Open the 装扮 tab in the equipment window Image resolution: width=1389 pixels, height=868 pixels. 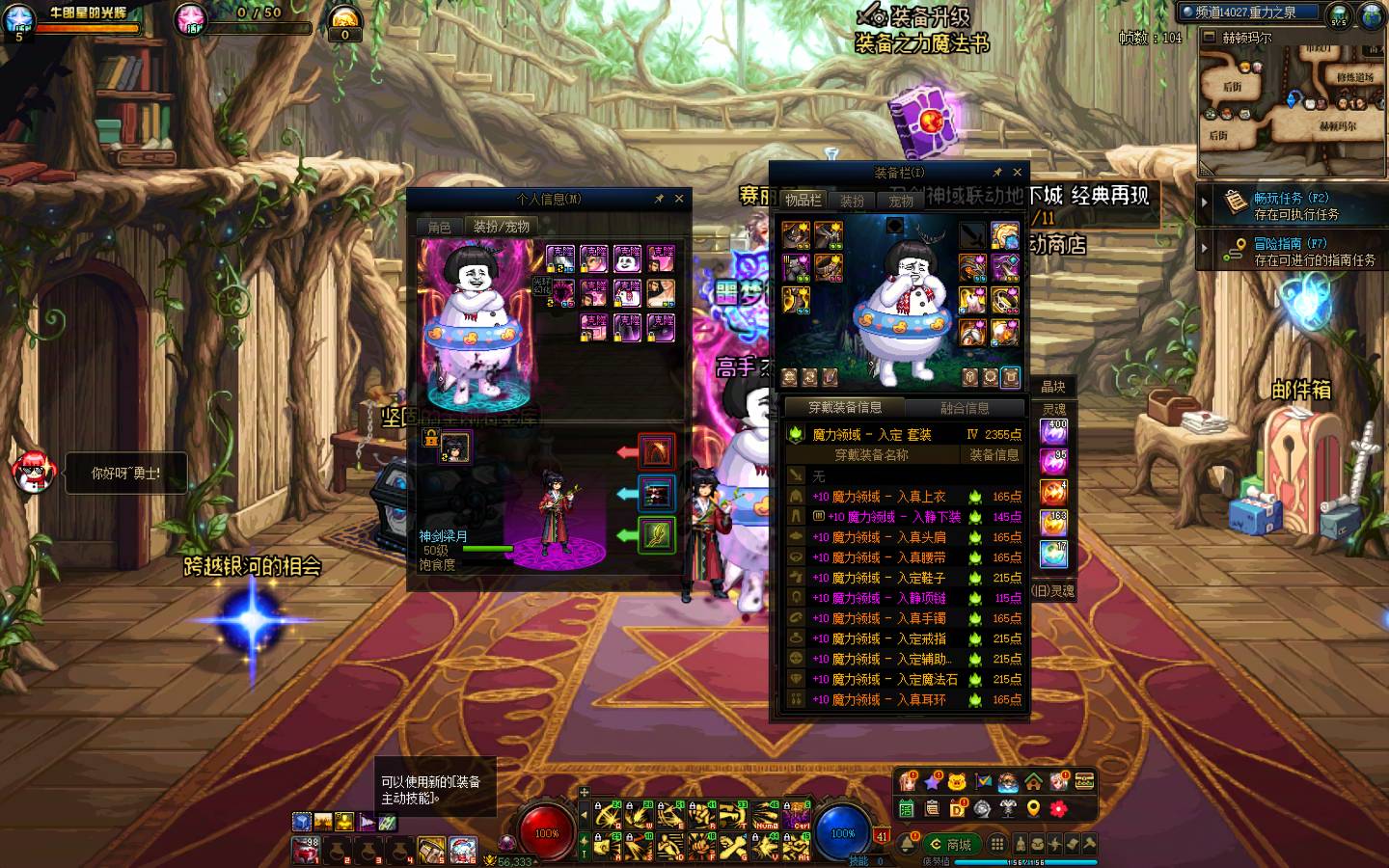[853, 201]
